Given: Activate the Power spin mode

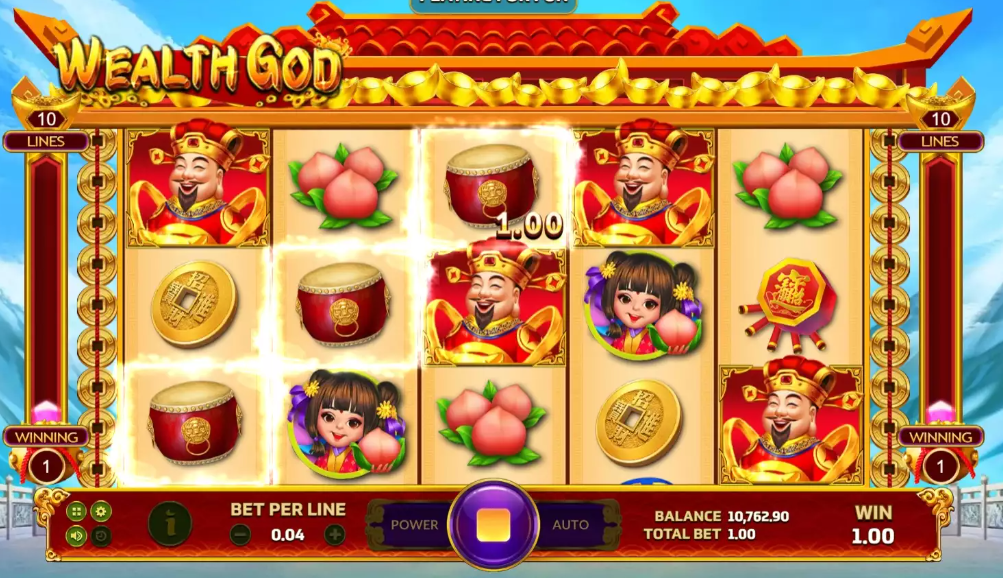Looking at the screenshot, I should pyautogui.click(x=414, y=524).
